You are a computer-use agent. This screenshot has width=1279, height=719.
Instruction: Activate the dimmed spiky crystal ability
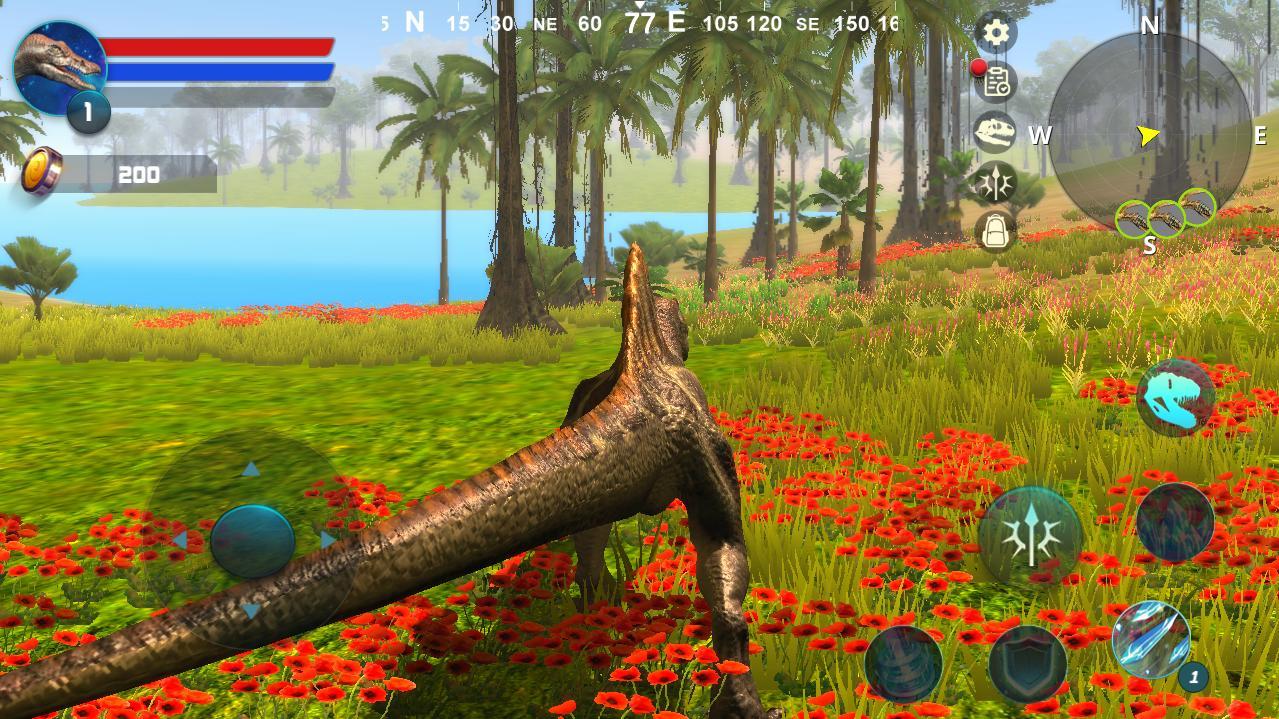pyautogui.click(x=1175, y=522)
